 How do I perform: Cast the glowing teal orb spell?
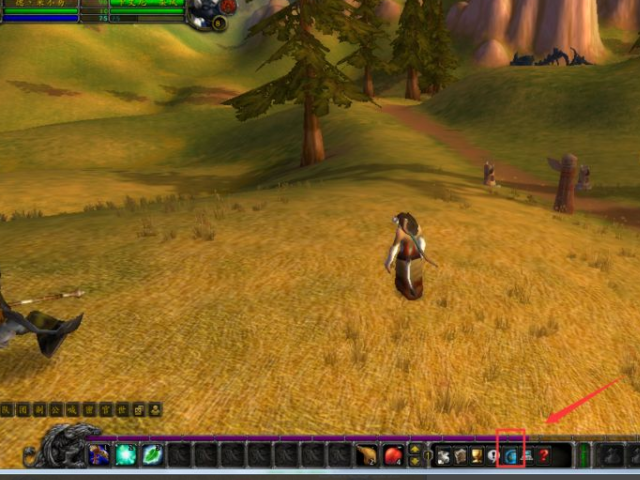click(x=126, y=455)
